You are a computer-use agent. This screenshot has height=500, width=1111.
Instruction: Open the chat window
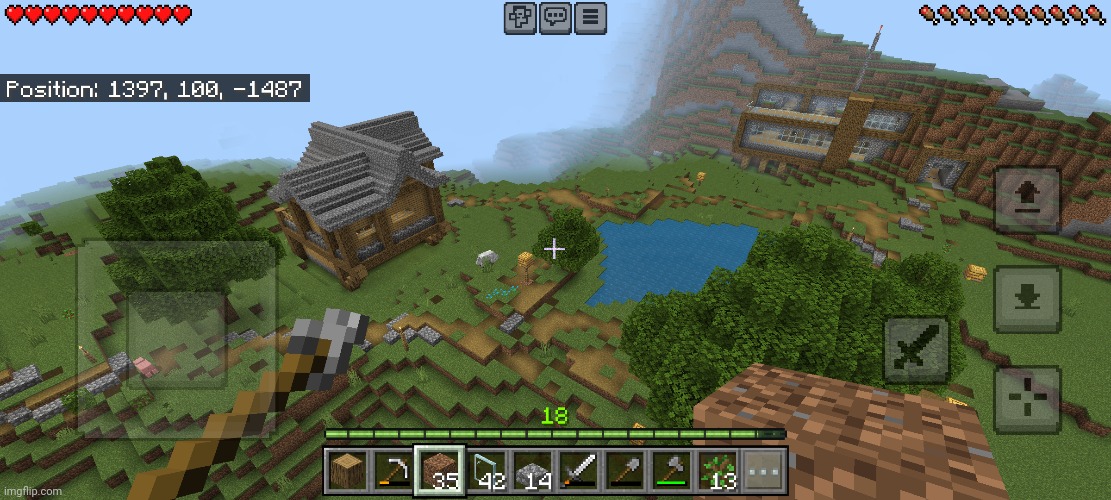pos(555,18)
